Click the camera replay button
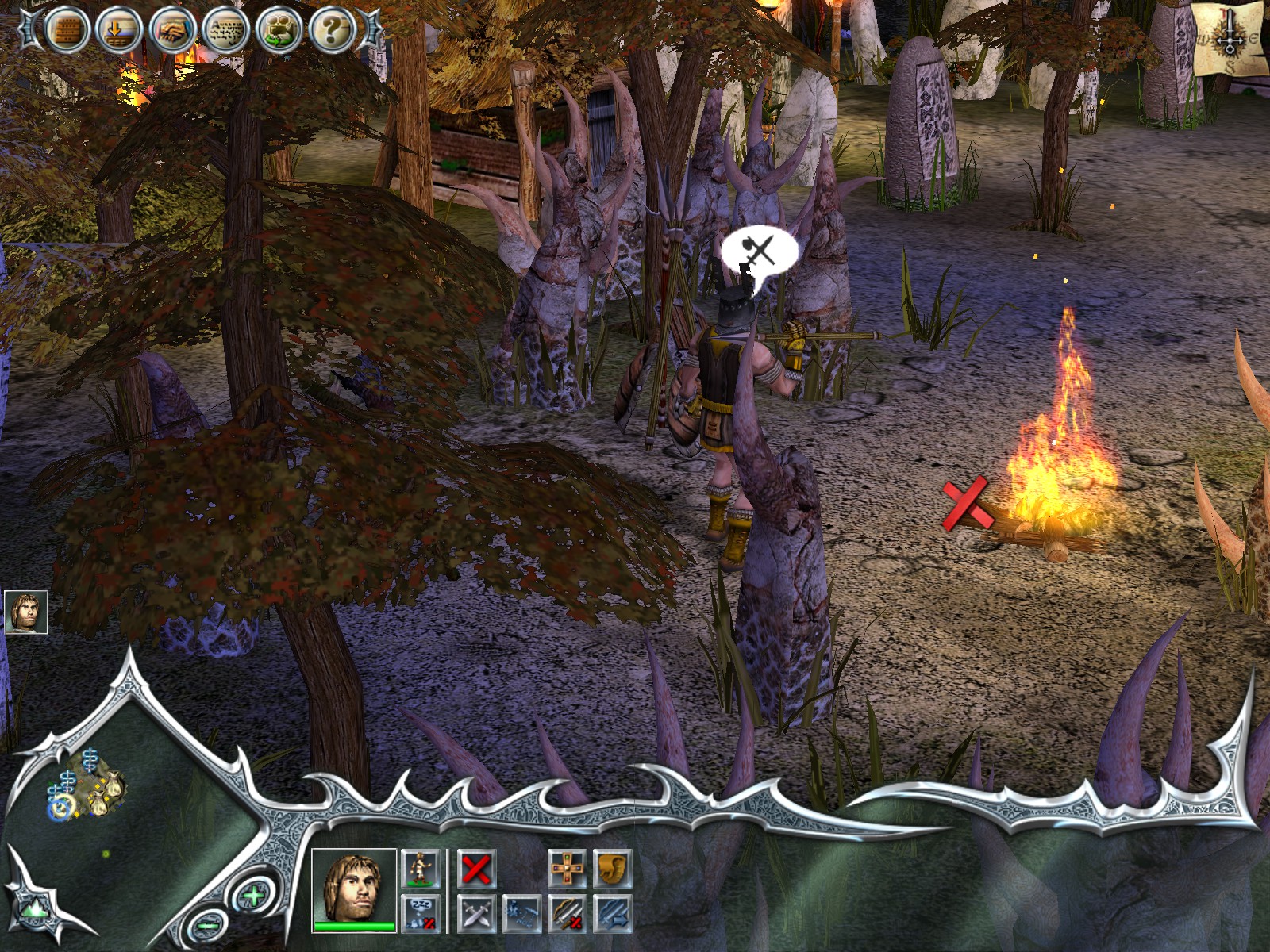The width and height of the screenshot is (1270, 952). pos(279,31)
